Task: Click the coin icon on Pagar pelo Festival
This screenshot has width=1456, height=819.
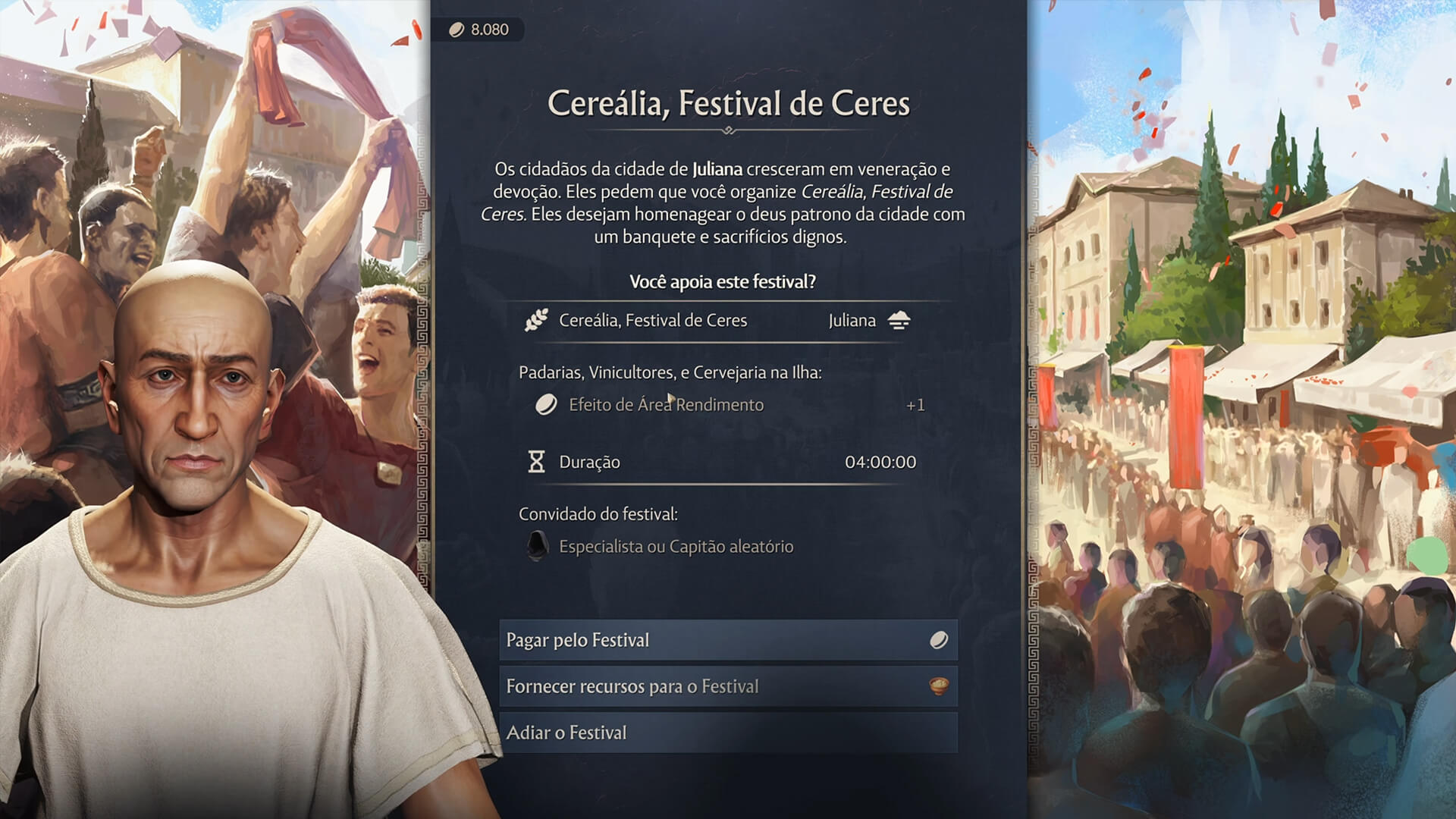Action: tap(939, 639)
